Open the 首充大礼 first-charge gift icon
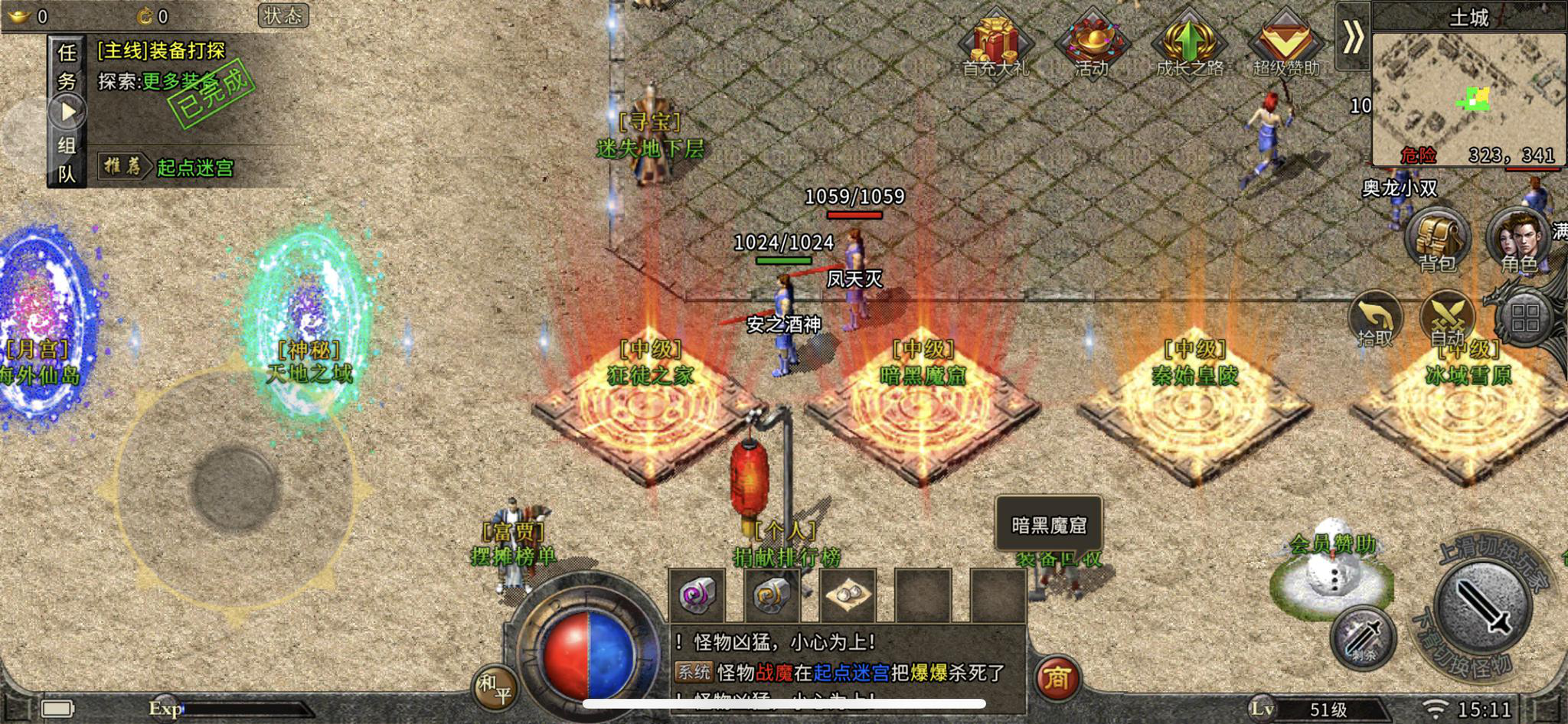This screenshot has width=1568, height=724. click(x=997, y=42)
